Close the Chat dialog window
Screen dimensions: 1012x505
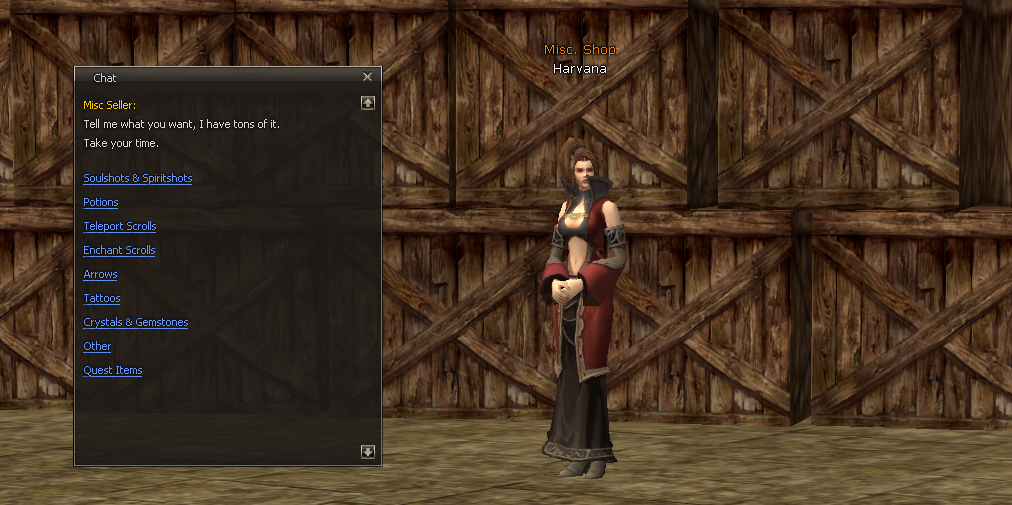[x=367, y=77]
